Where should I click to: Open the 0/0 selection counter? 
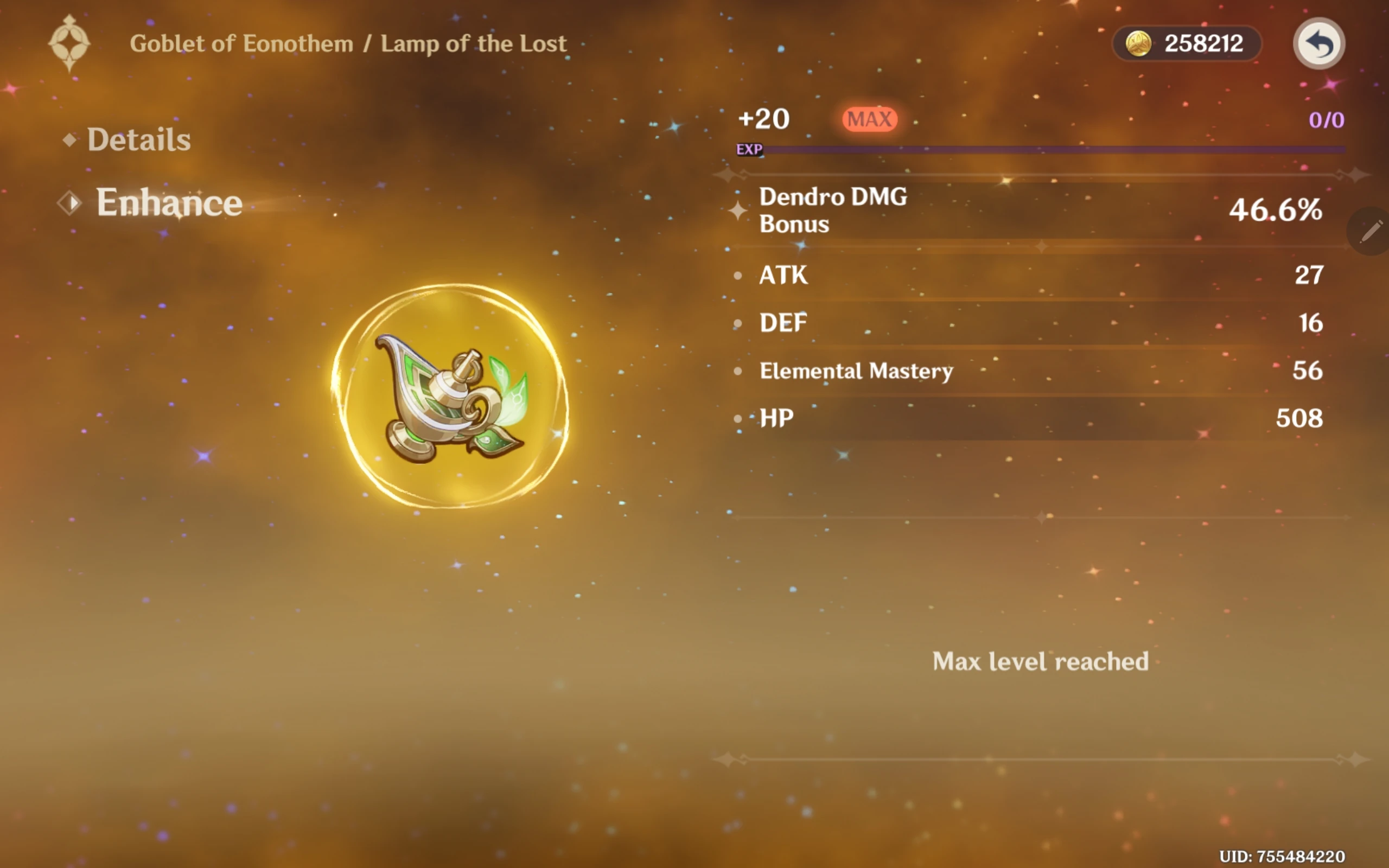pyautogui.click(x=1326, y=119)
